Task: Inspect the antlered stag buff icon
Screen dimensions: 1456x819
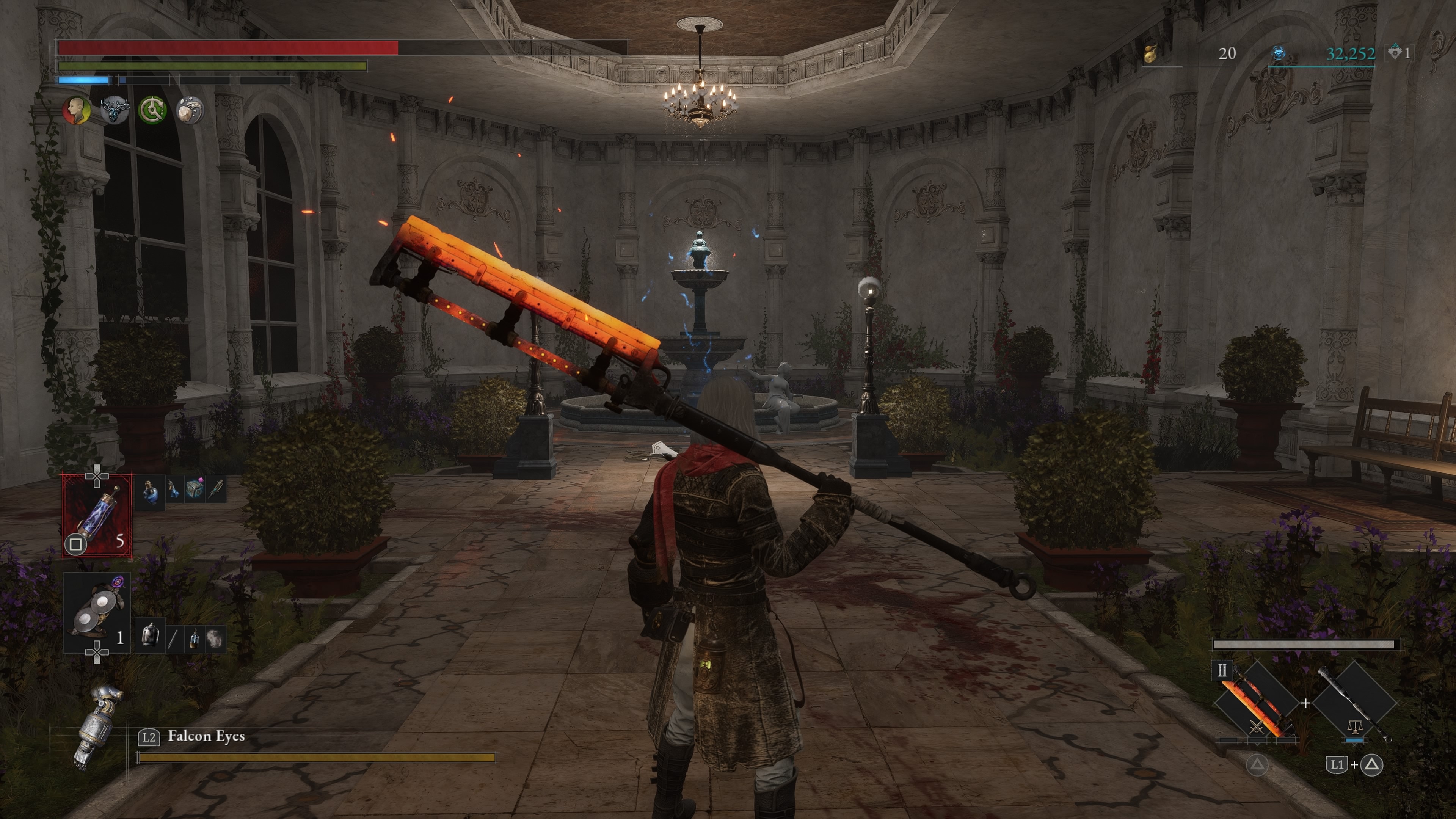Action: [x=114, y=110]
